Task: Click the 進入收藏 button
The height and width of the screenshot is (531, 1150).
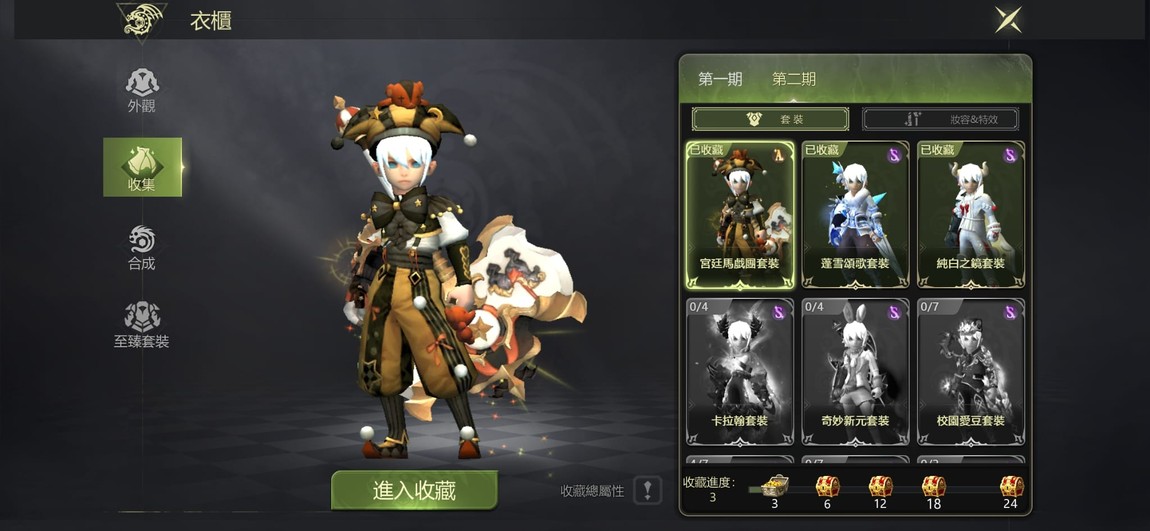Action: coord(414,490)
